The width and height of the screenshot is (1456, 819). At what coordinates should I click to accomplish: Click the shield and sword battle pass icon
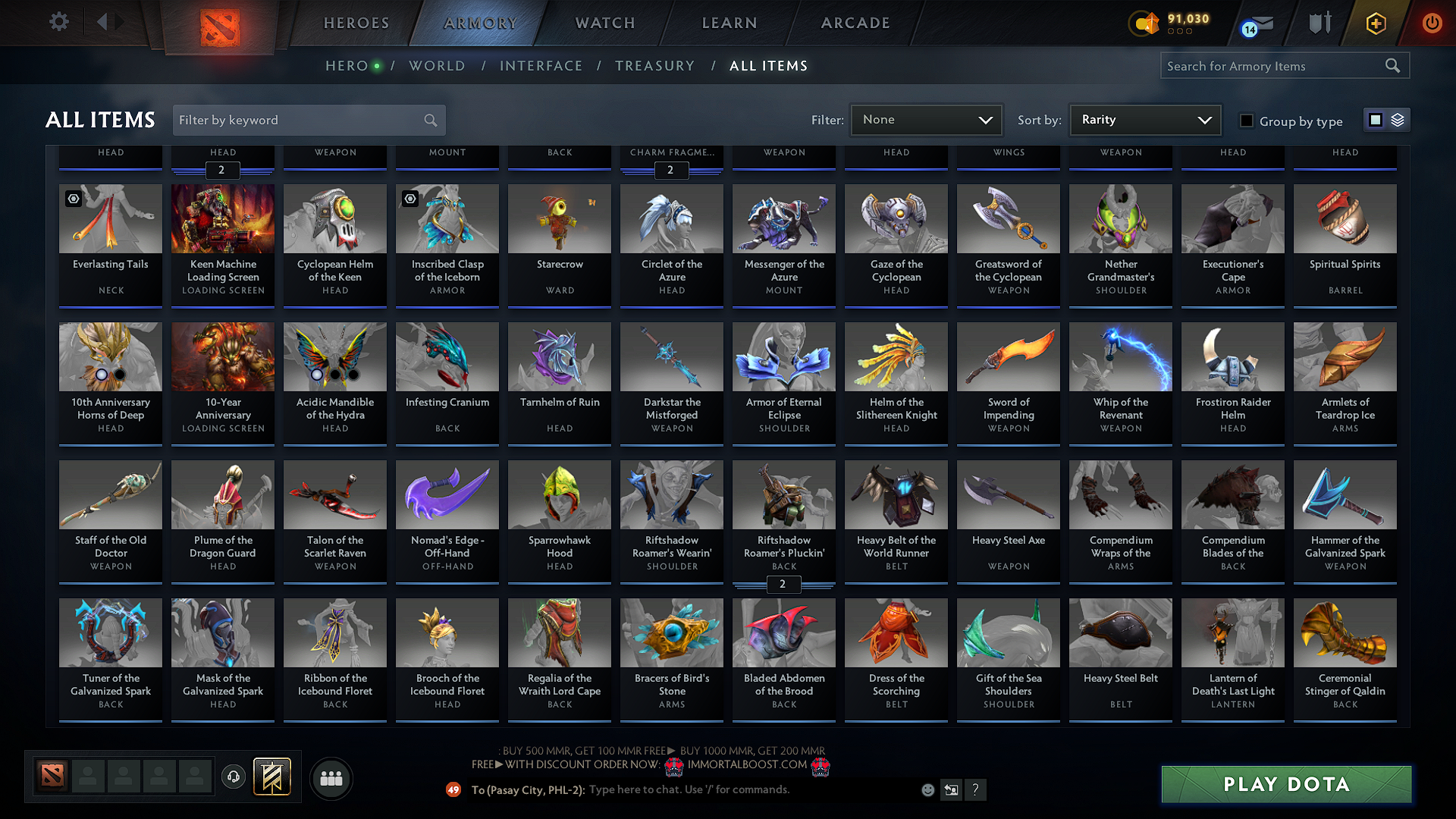tap(1319, 23)
